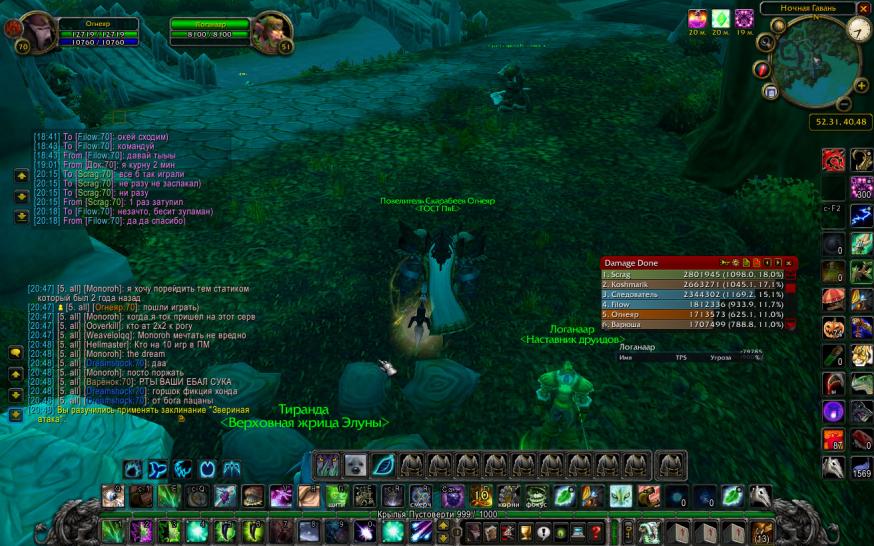Close the Damage Done meter window

click(x=788, y=262)
